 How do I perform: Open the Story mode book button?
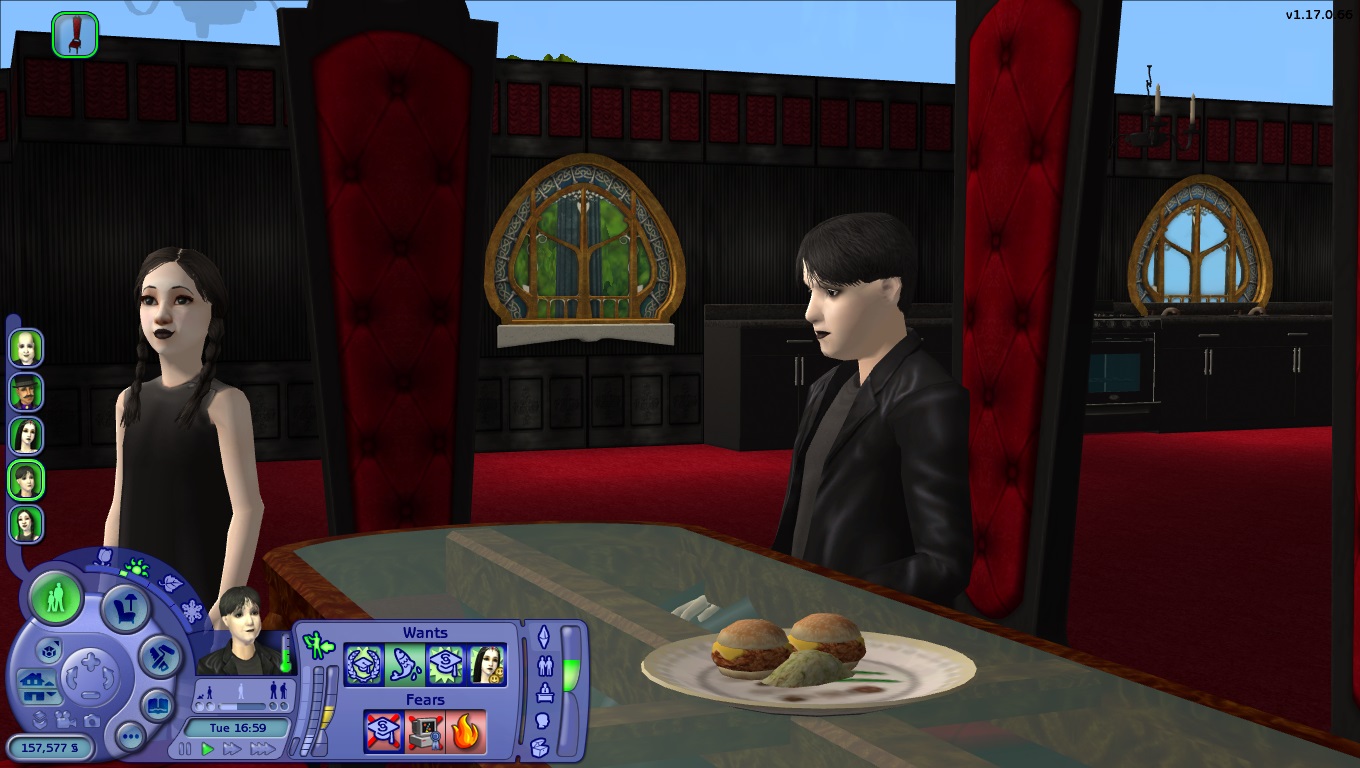[x=157, y=705]
